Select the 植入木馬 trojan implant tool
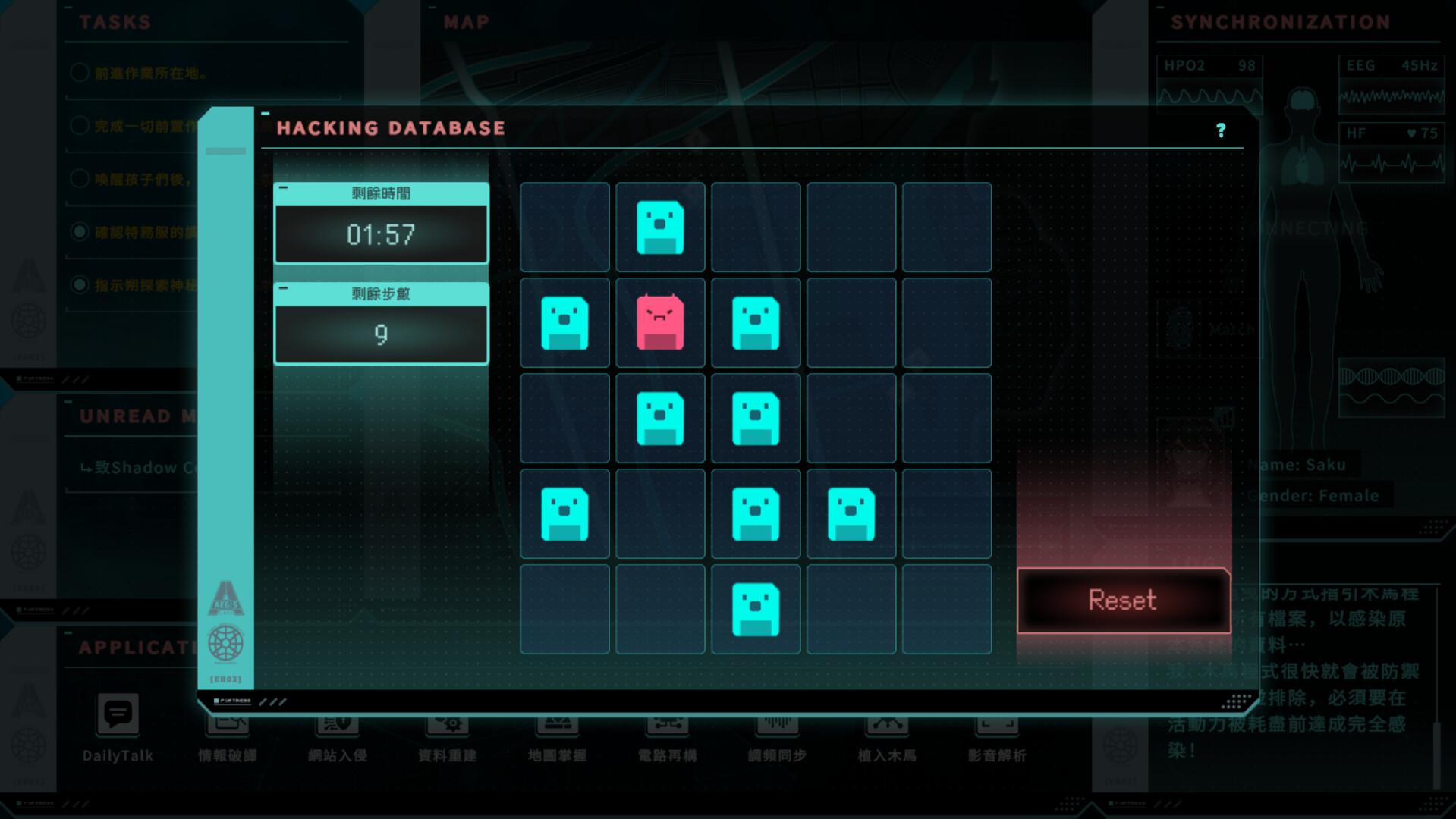The height and width of the screenshot is (819, 1456). pos(885,726)
